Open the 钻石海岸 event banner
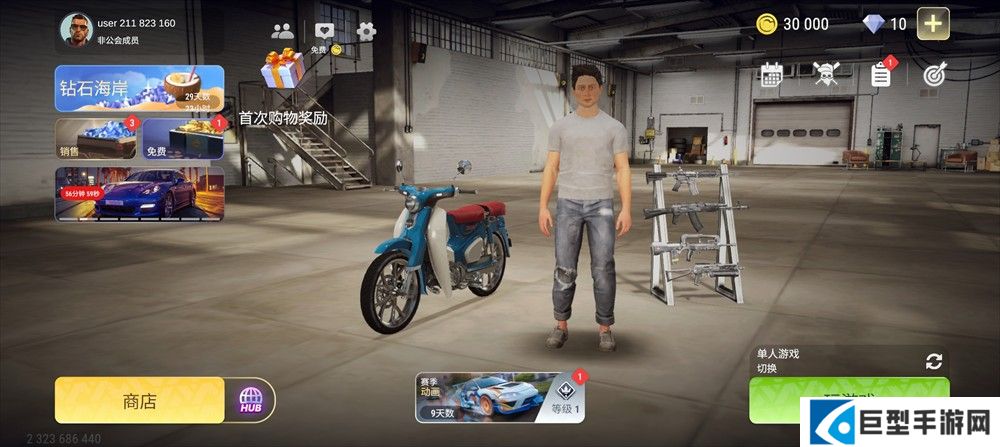 (x=139, y=88)
